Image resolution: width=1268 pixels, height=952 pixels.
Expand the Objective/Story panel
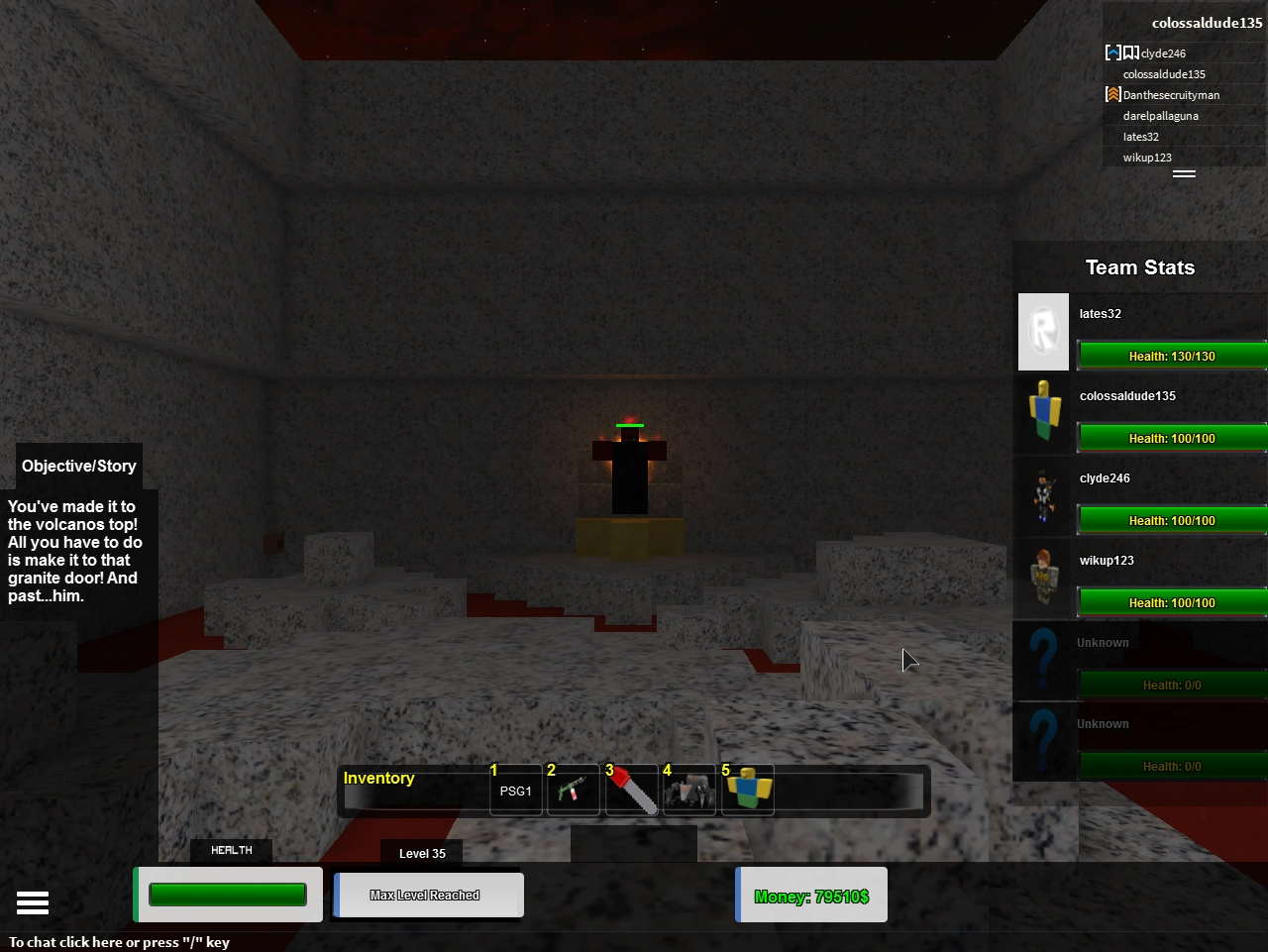click(x=78, y=466)
